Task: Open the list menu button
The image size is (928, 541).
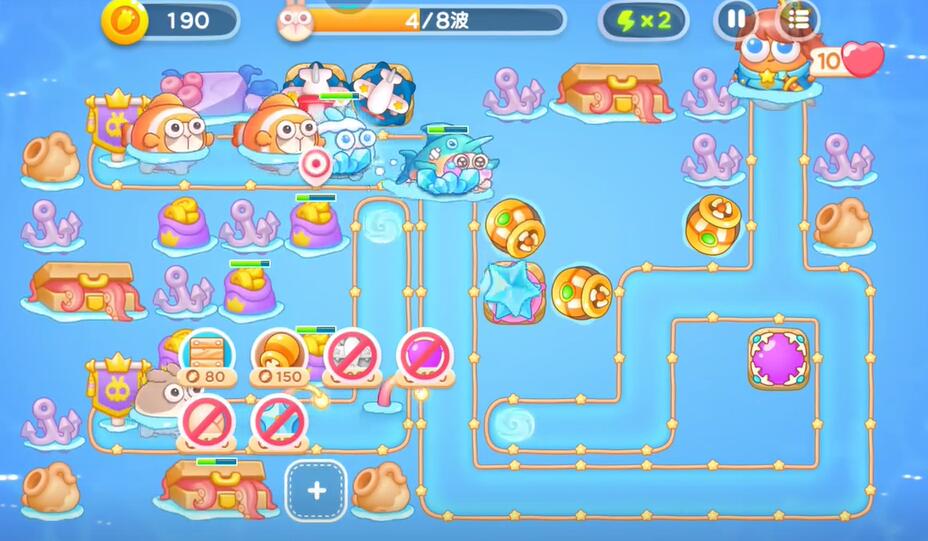Action: 797,19
